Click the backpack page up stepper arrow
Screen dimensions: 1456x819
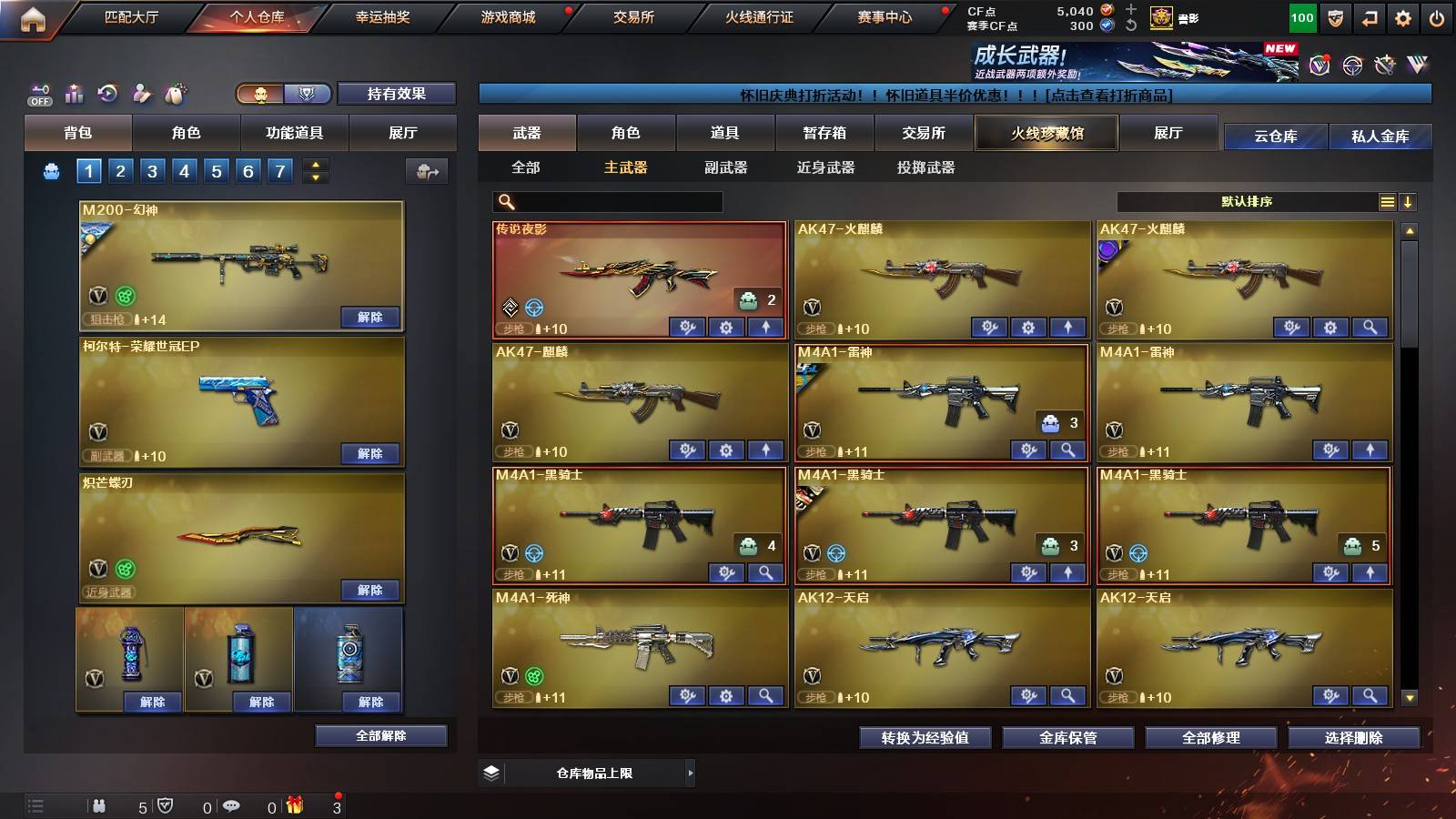click(314, 164)
